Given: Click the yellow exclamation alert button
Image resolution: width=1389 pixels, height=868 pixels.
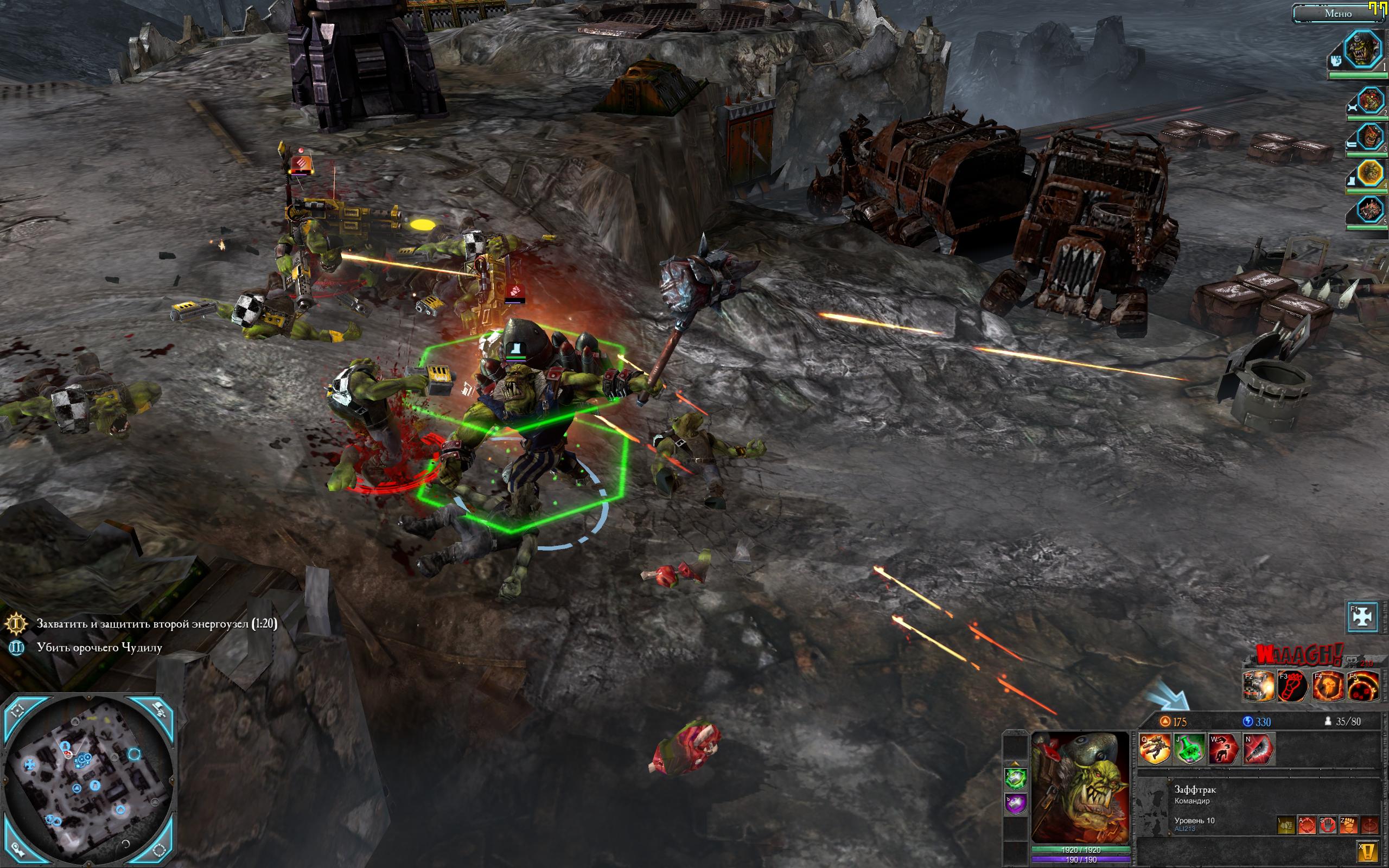Looking at the screenshot, I should [x=1368, y=851].
